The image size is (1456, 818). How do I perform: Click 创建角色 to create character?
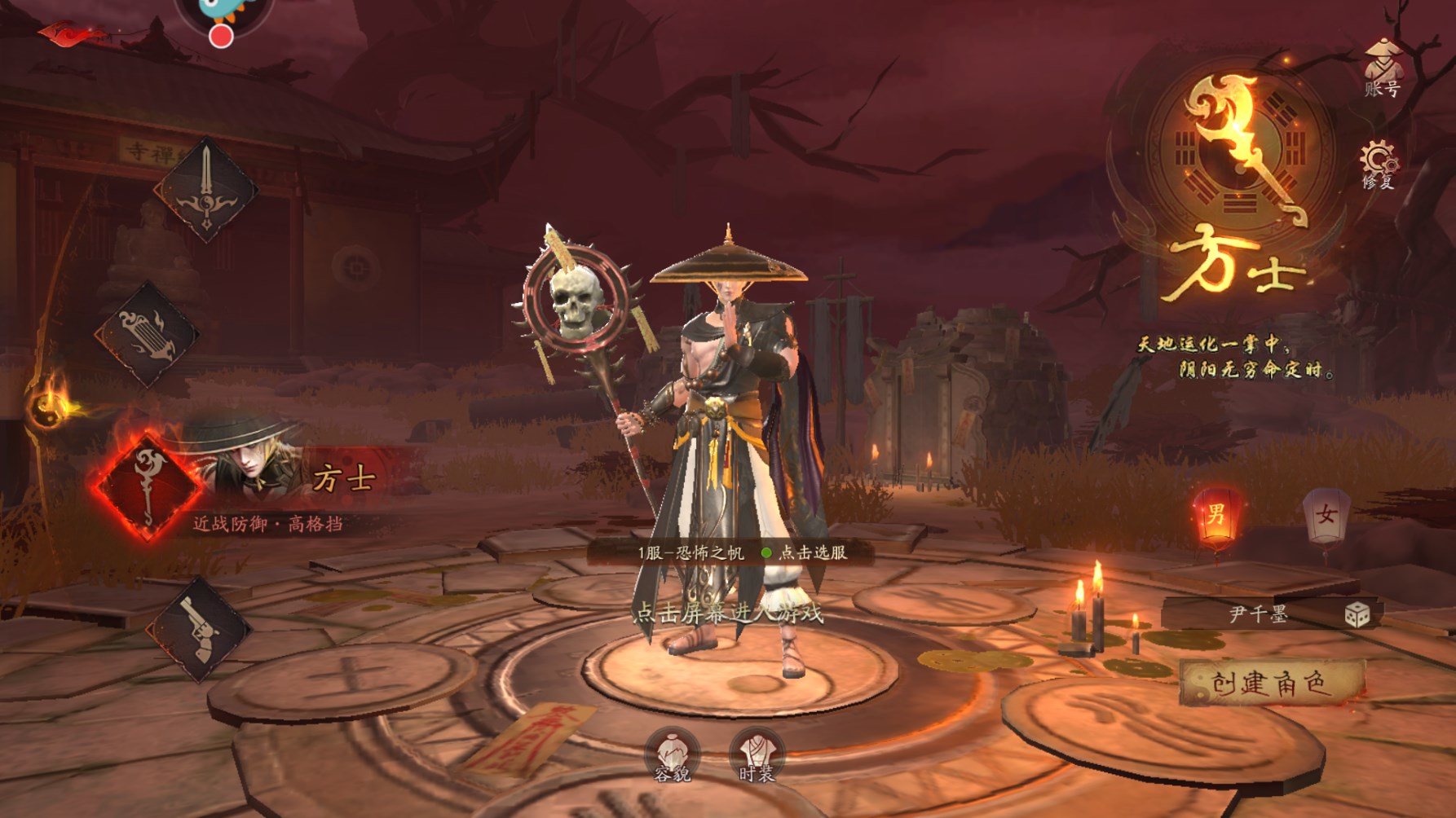(1271, 684)
